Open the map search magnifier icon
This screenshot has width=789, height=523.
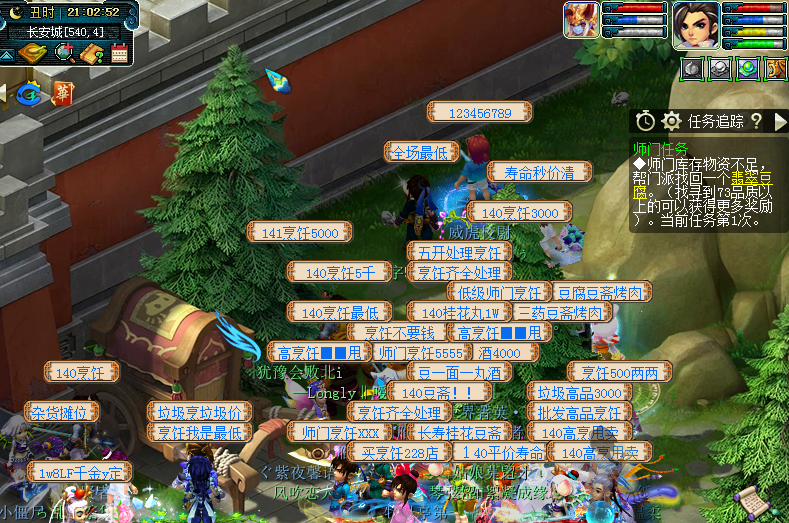pos(63,53)
